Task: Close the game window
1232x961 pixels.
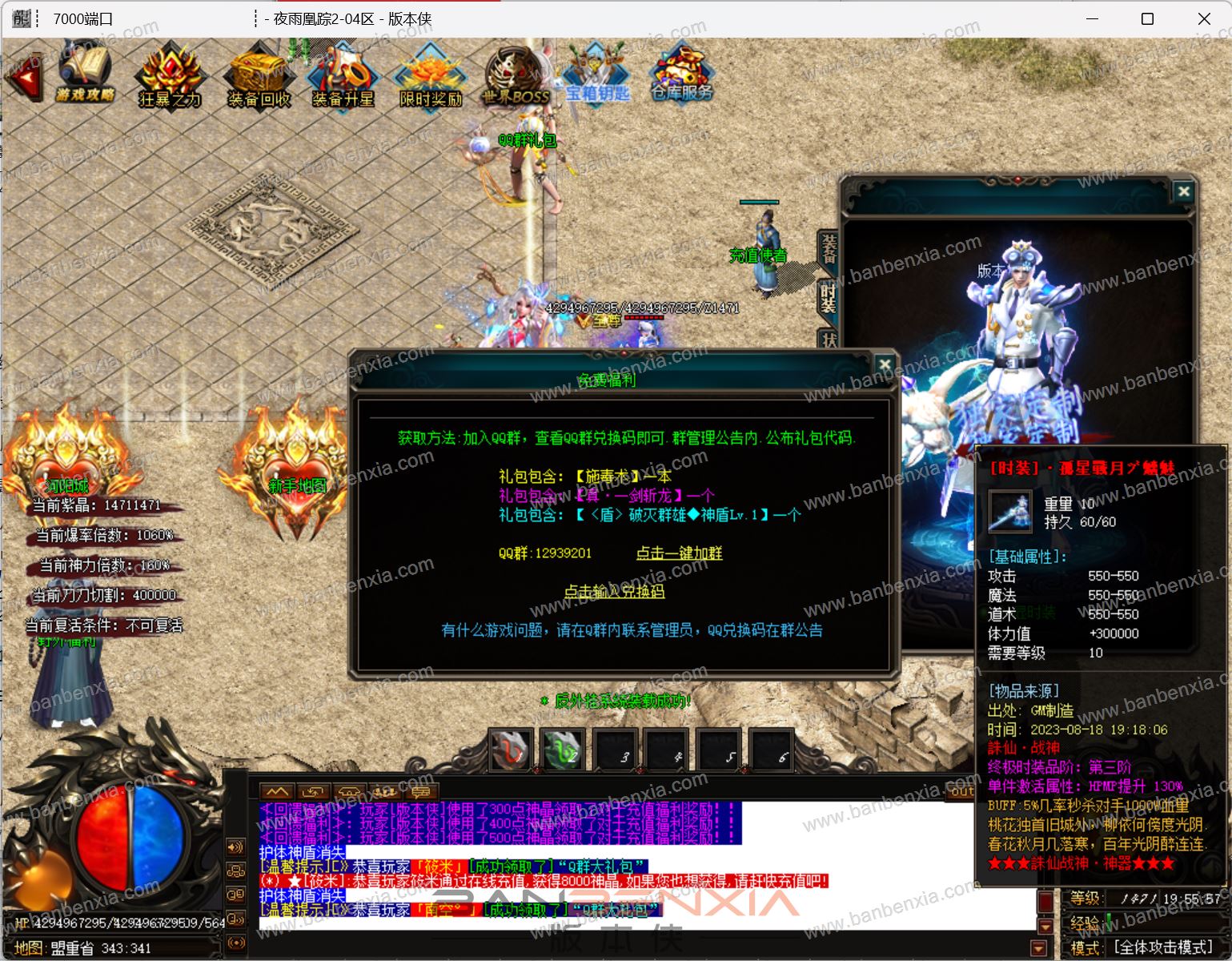Action: tap(1204, 18)
